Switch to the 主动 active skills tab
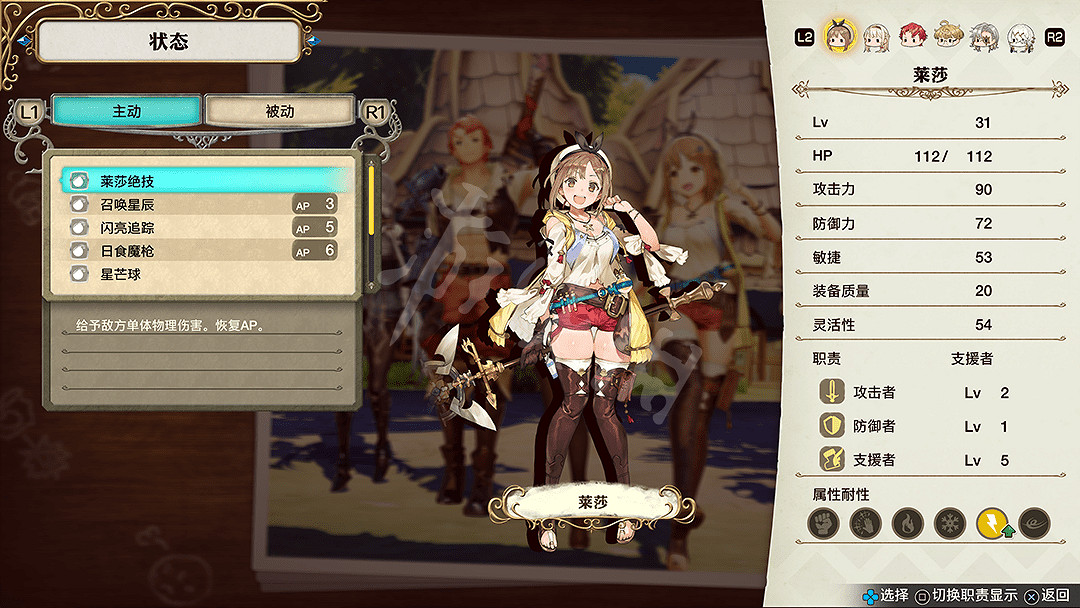 click(126, 111)
